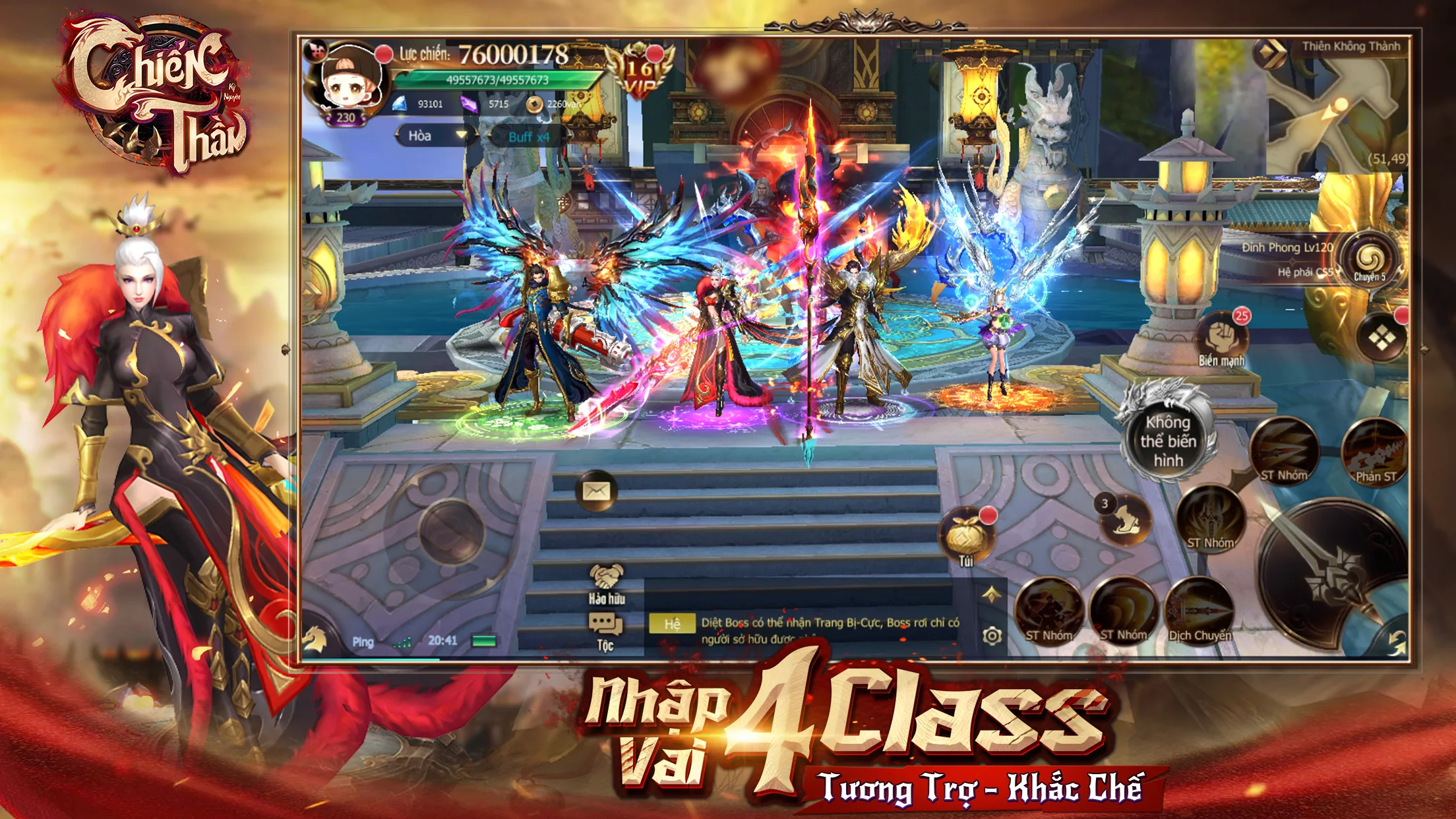
Task: Tap the VIP 16 badge button
Action: (639, 68)
